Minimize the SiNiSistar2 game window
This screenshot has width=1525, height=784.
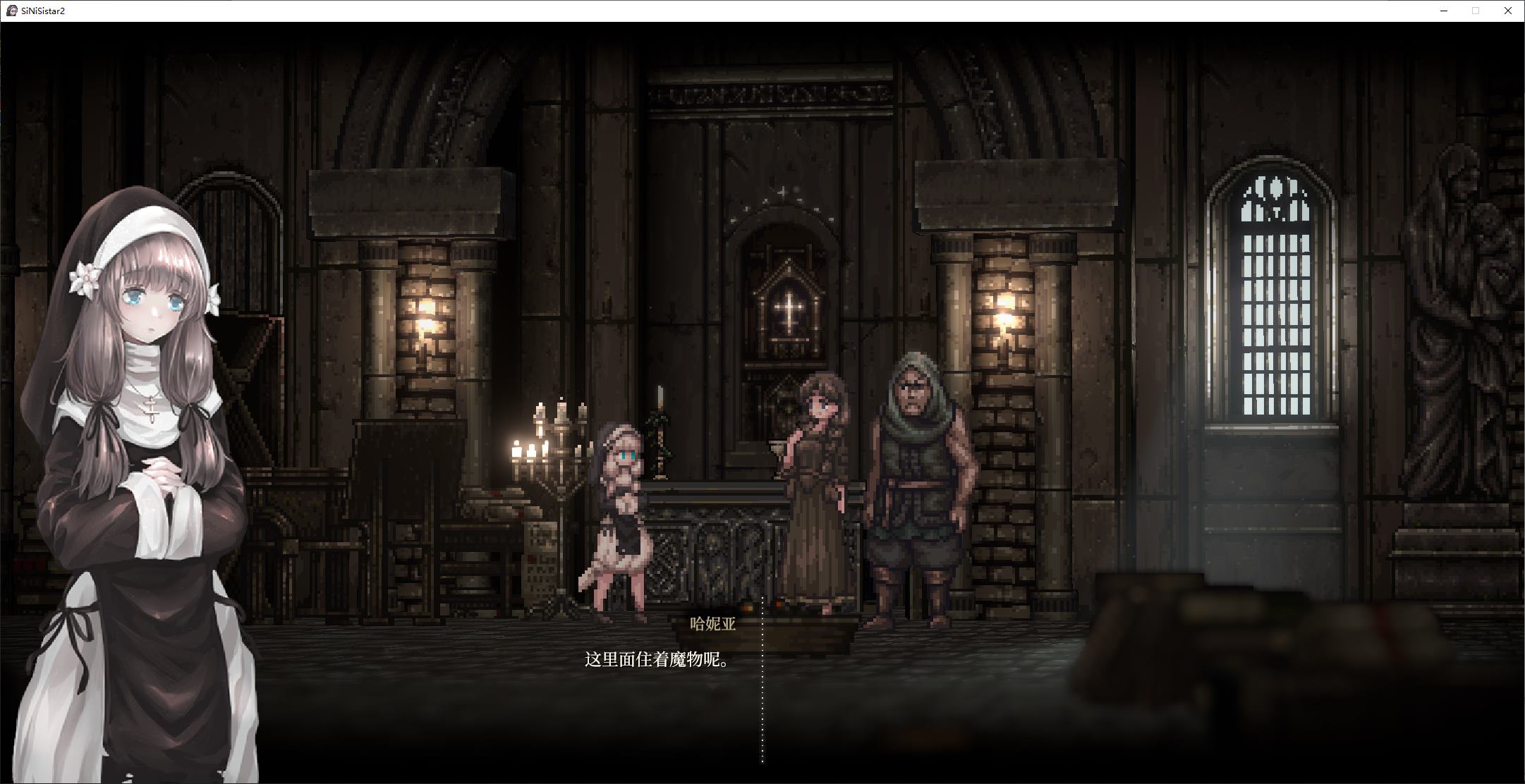click(1444, 11)
